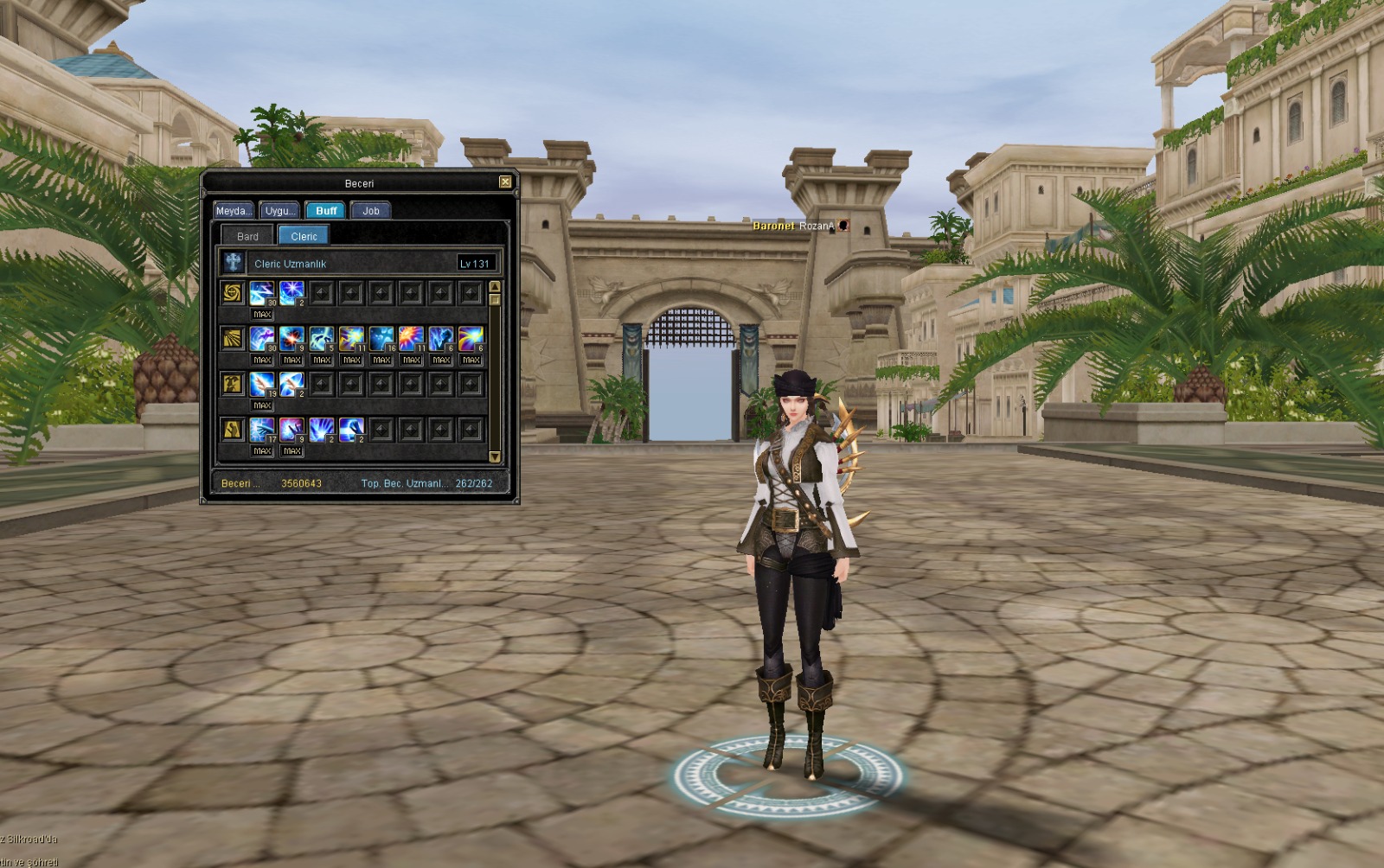Open the Uygu... tab
This screenshot has width=1384, height=868.
coord(279,211)
